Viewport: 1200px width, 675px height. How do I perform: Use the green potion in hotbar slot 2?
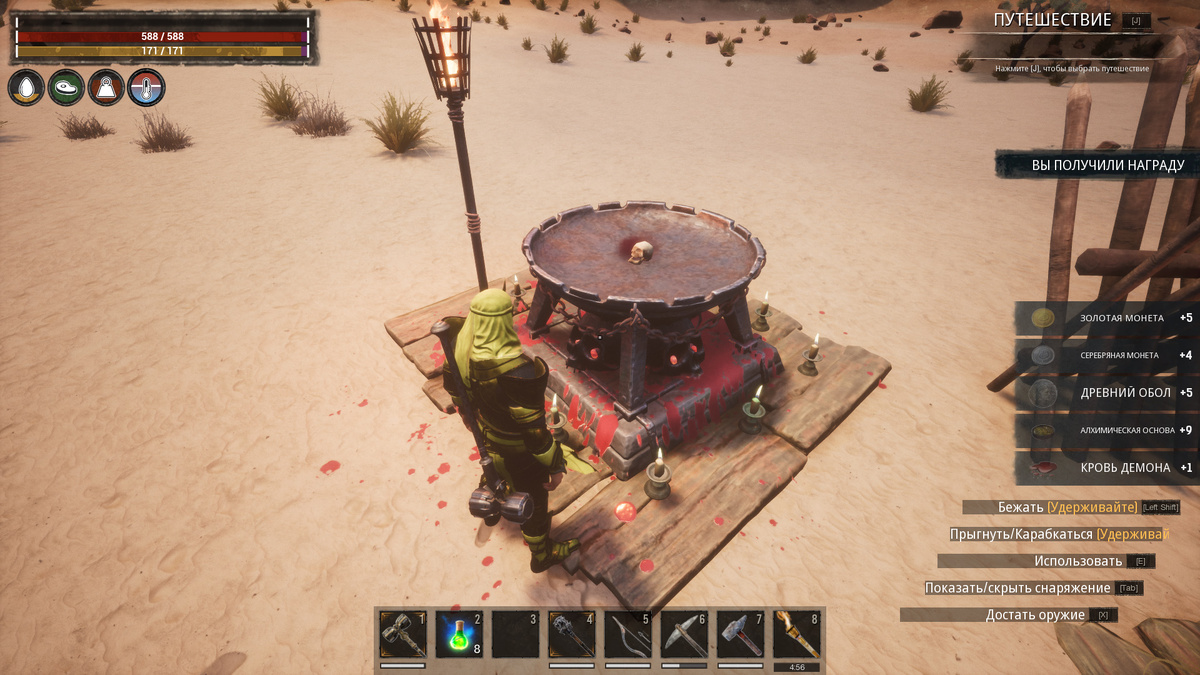459,634
